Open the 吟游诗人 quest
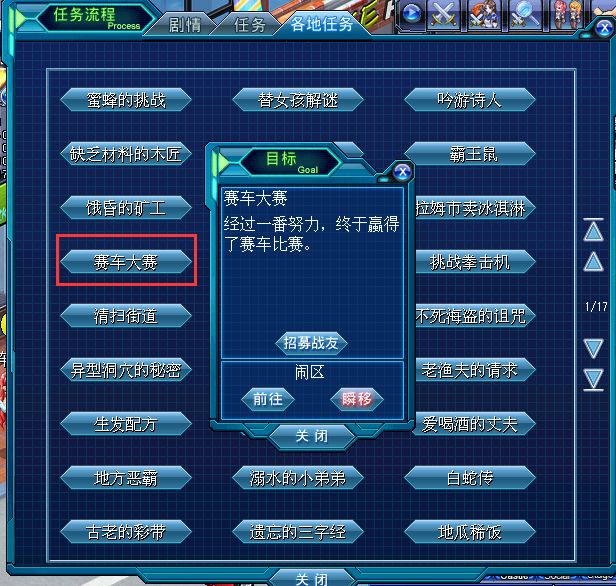 pyautogui.click(x=469, y=100)
